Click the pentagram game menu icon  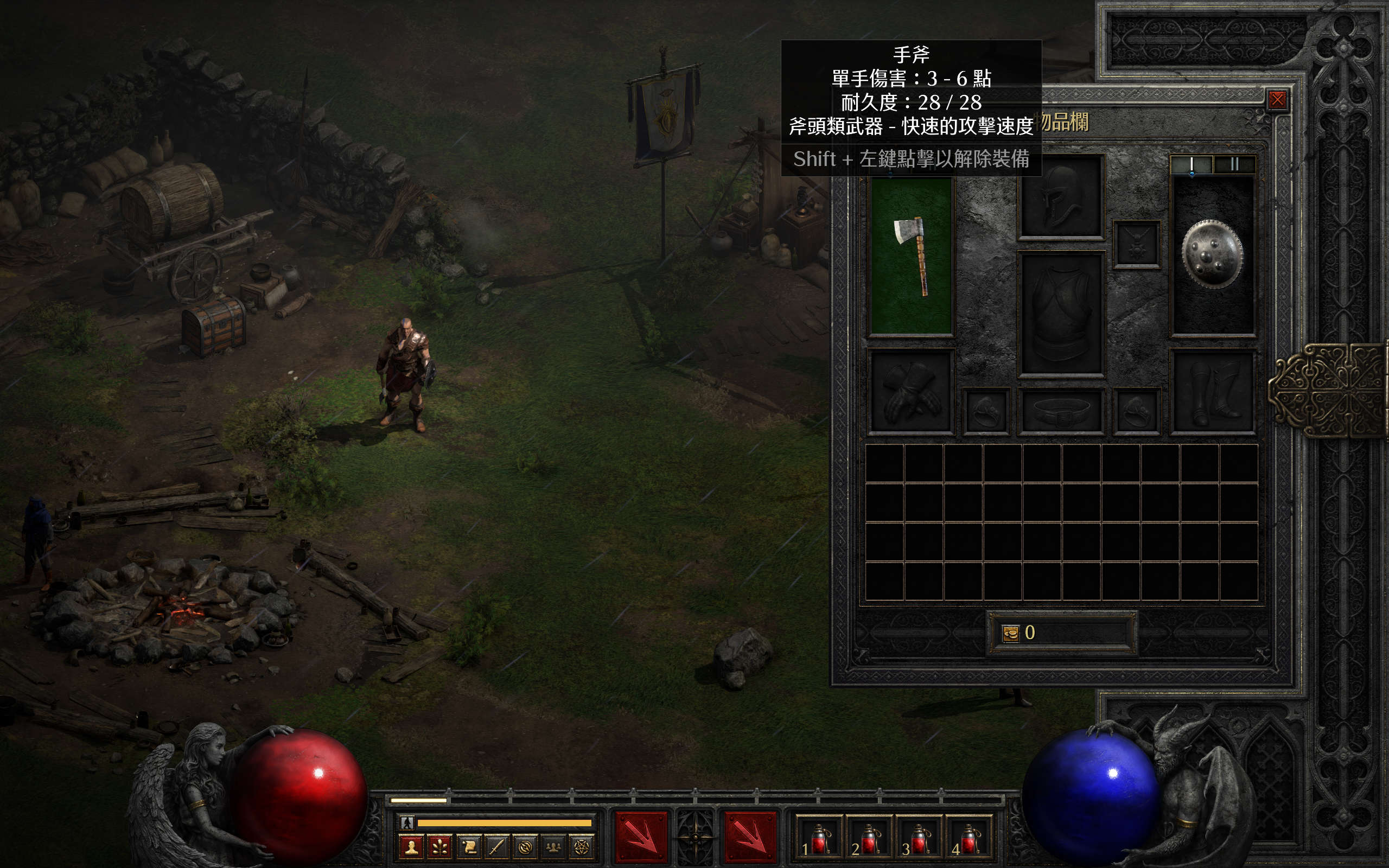coord(582,847)
